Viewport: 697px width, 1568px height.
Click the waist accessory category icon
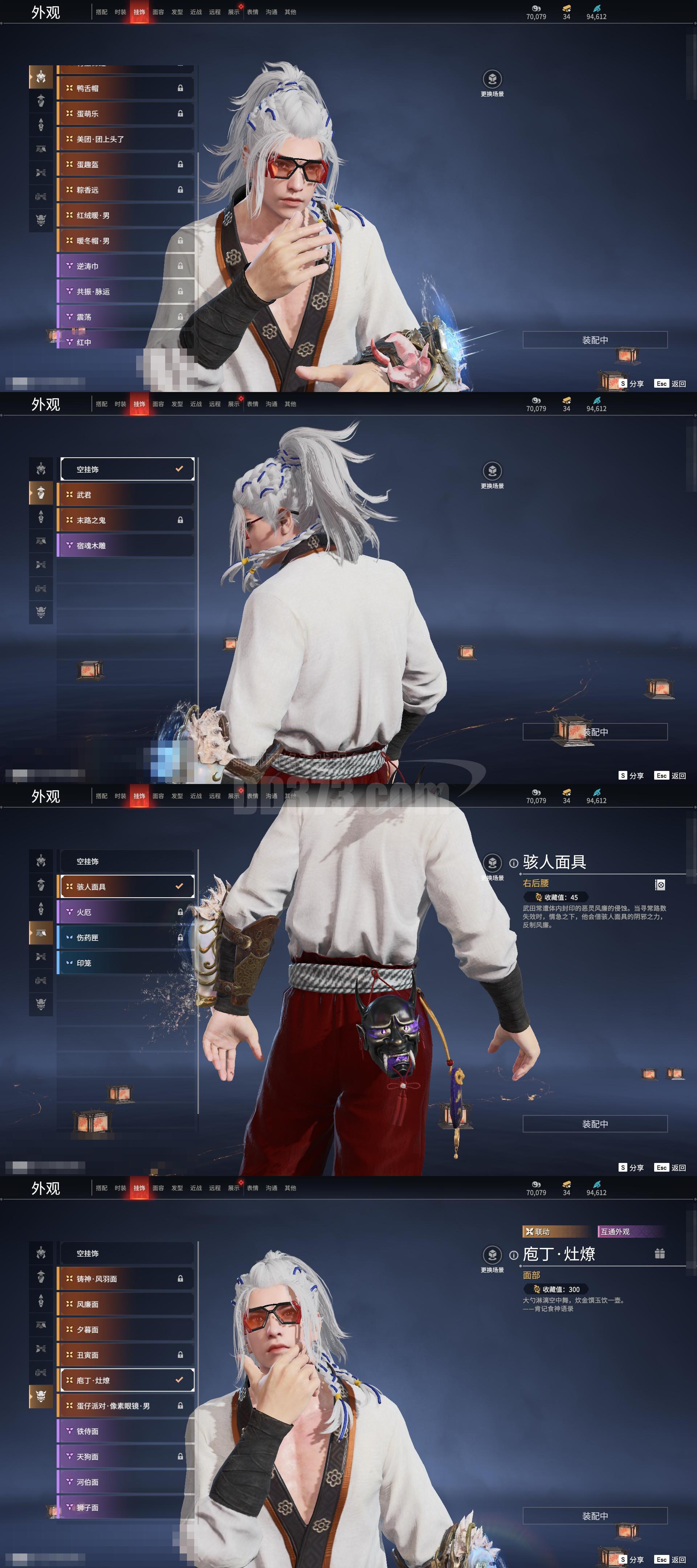pos(41,933)
